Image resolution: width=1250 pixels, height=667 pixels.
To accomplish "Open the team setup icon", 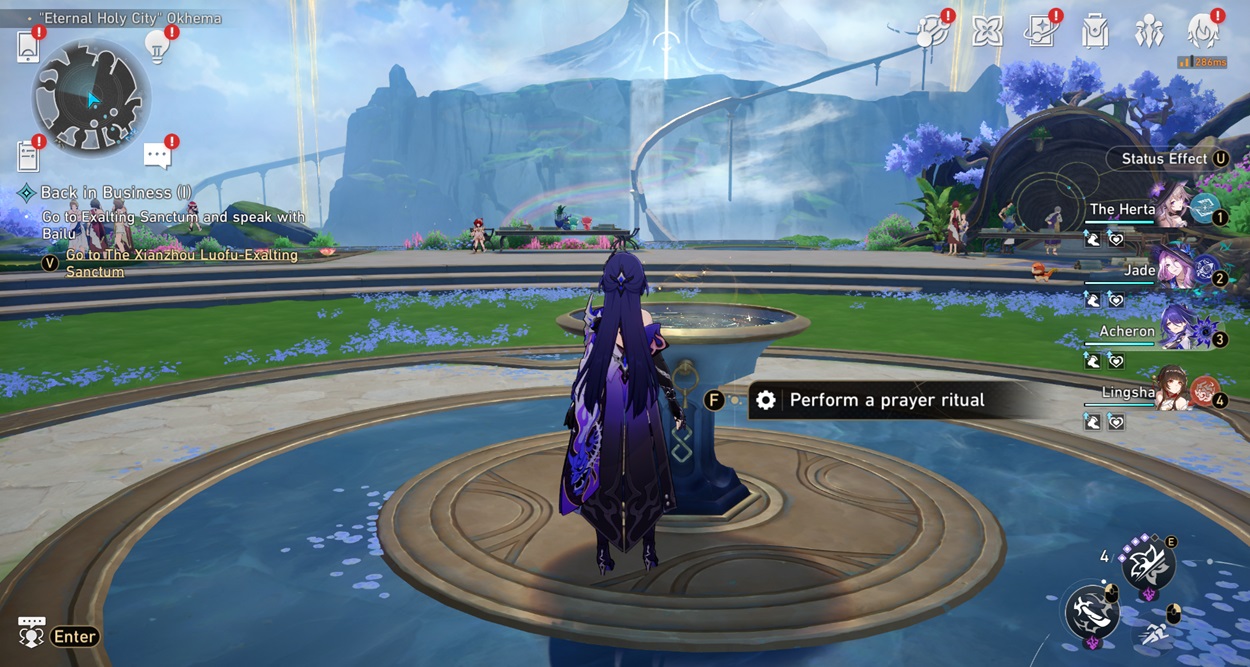I will 1148,31.
